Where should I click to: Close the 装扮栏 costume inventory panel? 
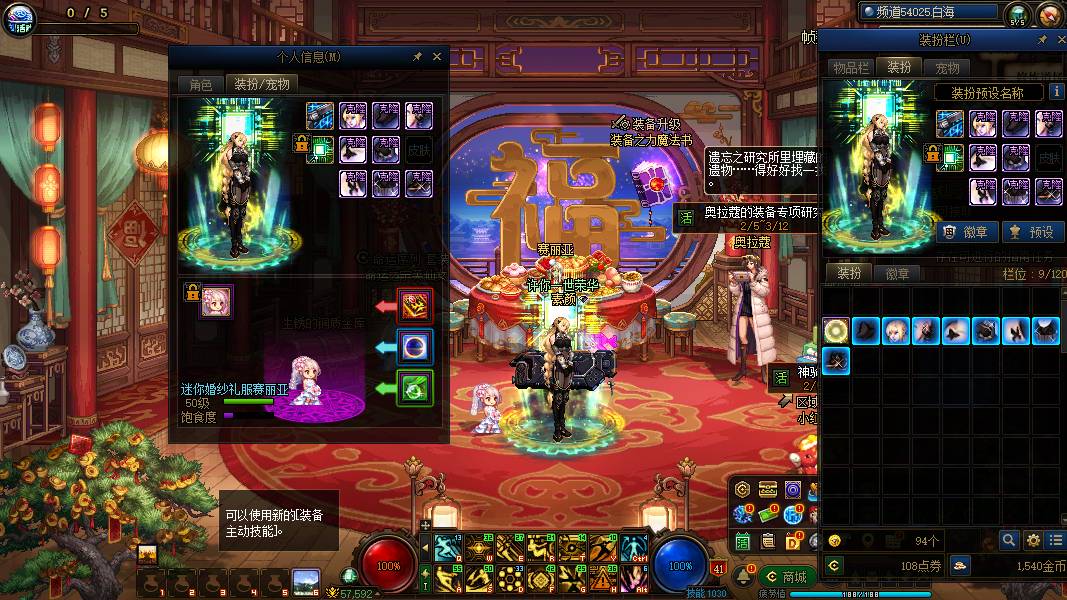(1059, 40)
